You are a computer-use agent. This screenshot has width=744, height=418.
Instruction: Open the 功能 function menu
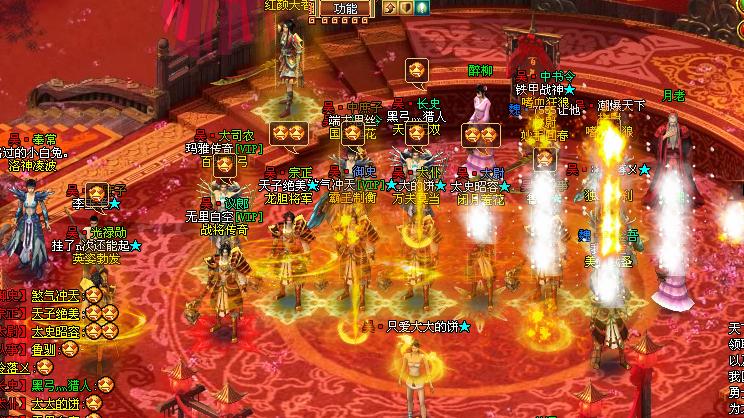345,8
